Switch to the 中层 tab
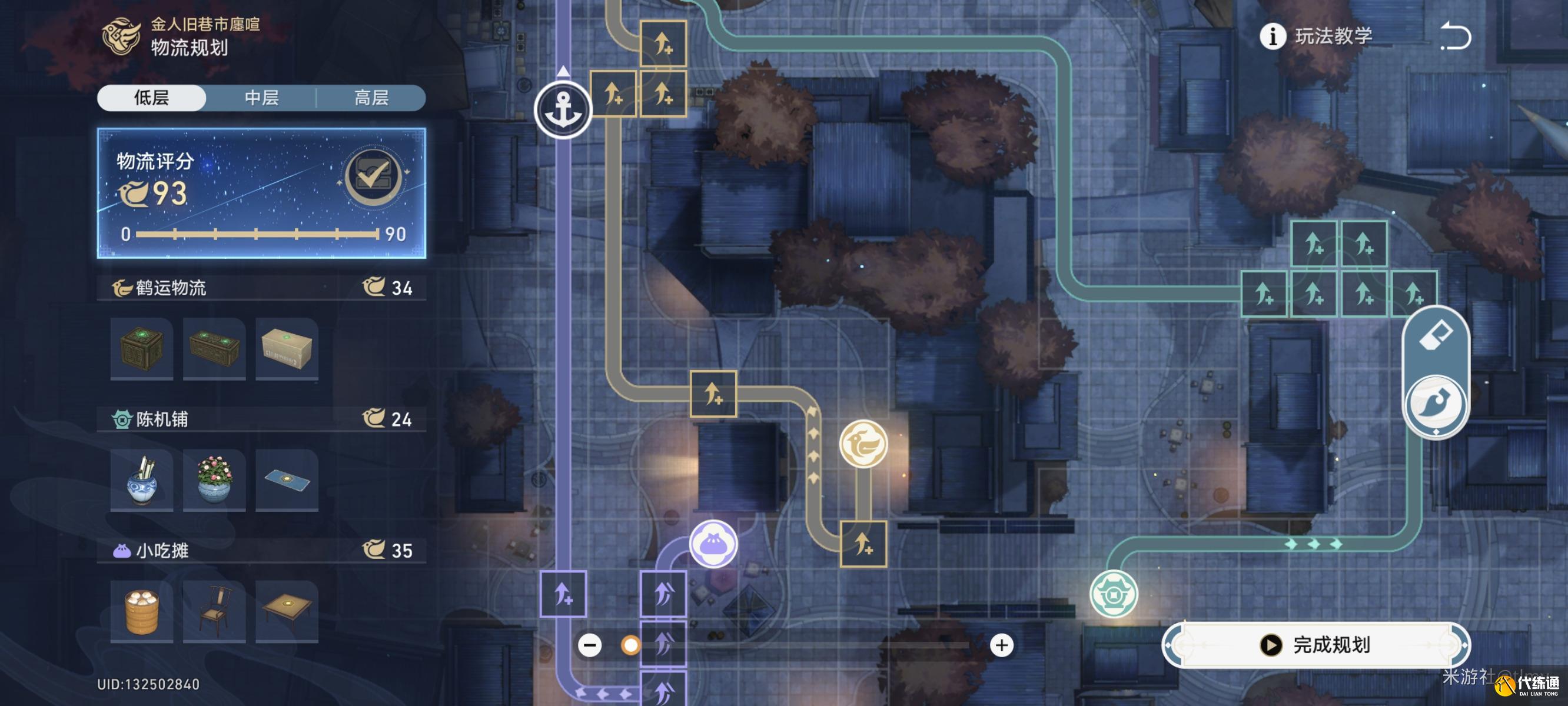 click(x=262, y=99)
